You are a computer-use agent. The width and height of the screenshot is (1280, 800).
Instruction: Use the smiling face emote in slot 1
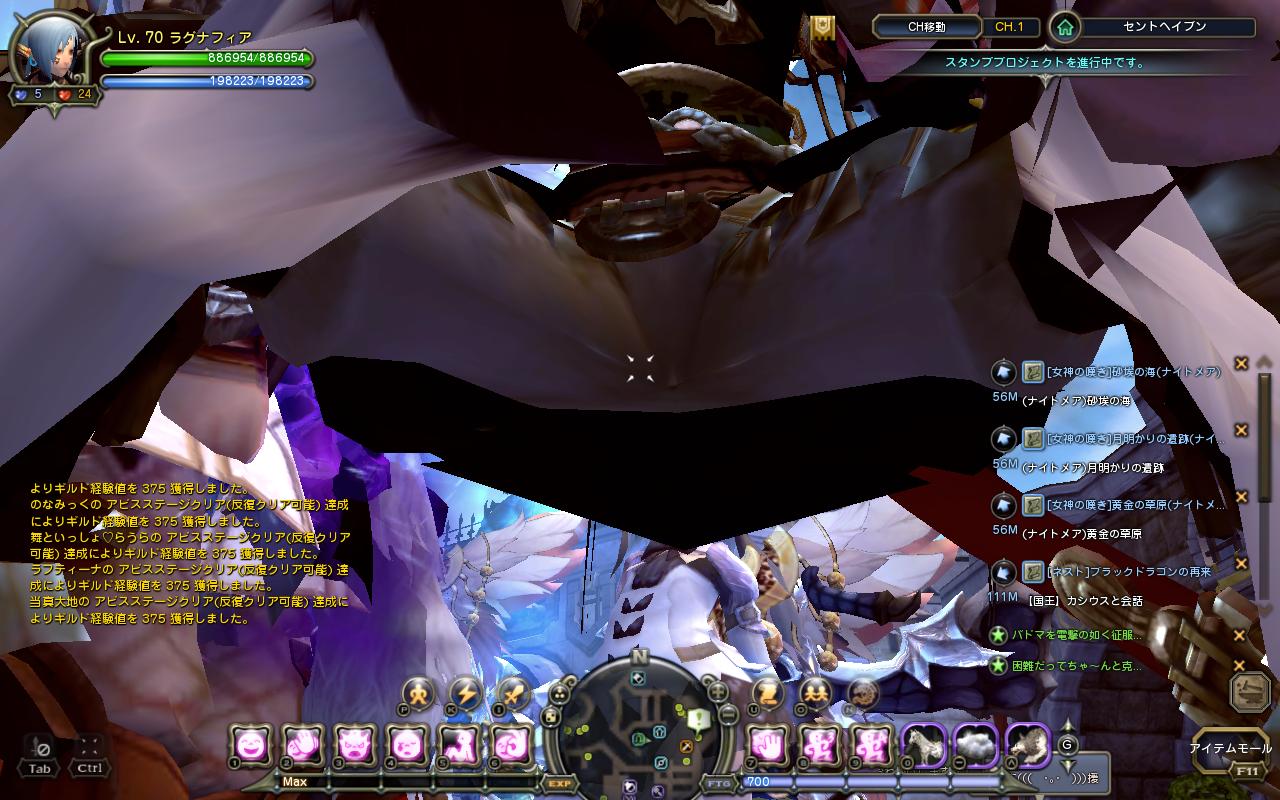pyautogui.click(x=249, y=744)
